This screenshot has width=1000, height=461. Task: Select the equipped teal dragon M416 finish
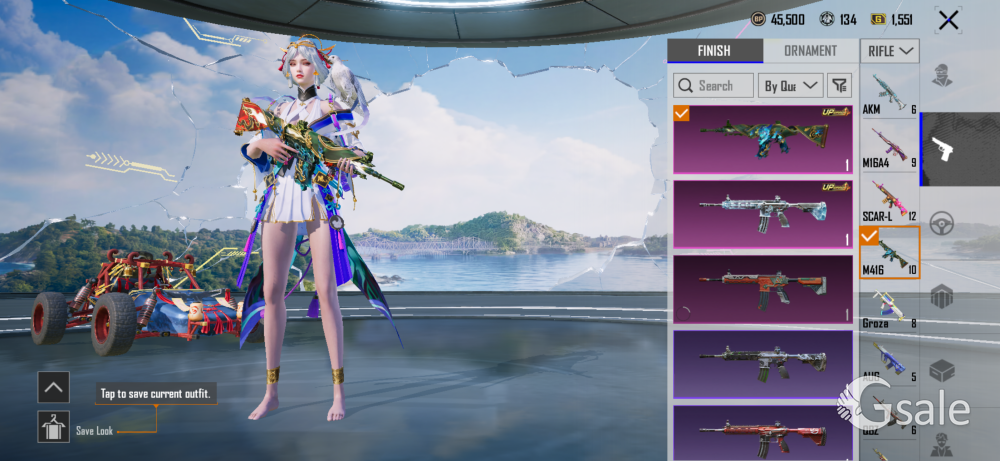point(762,140)
